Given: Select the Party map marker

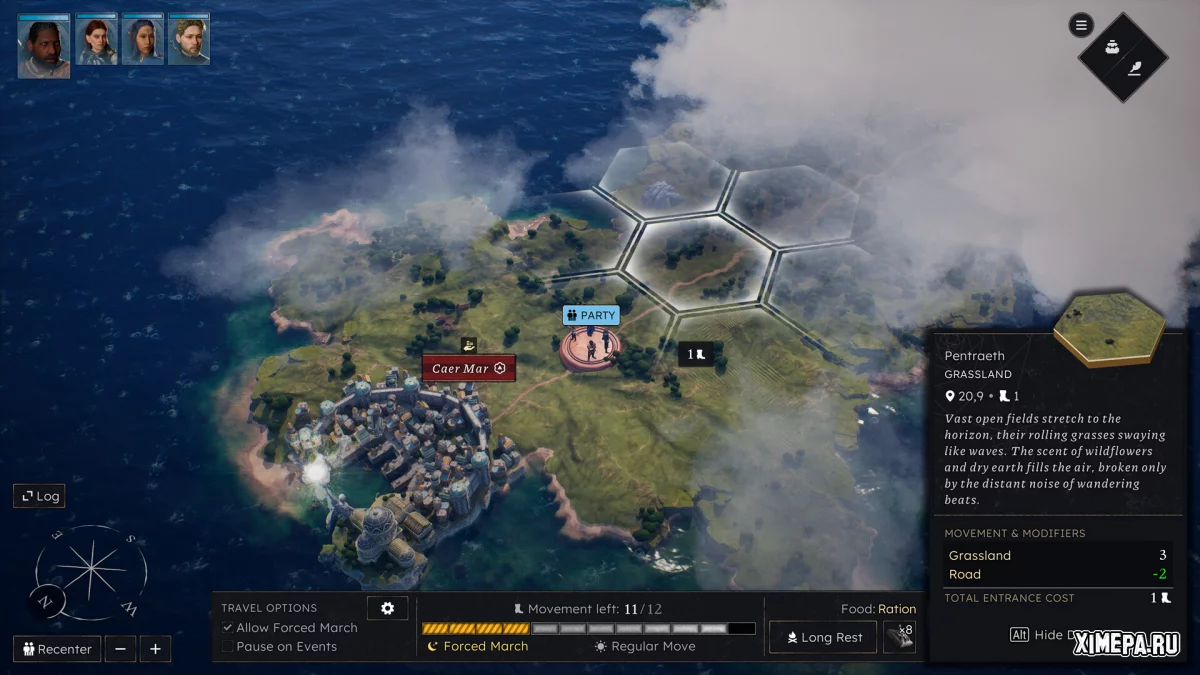Looking at the screenshot, I should coord(590,316).
